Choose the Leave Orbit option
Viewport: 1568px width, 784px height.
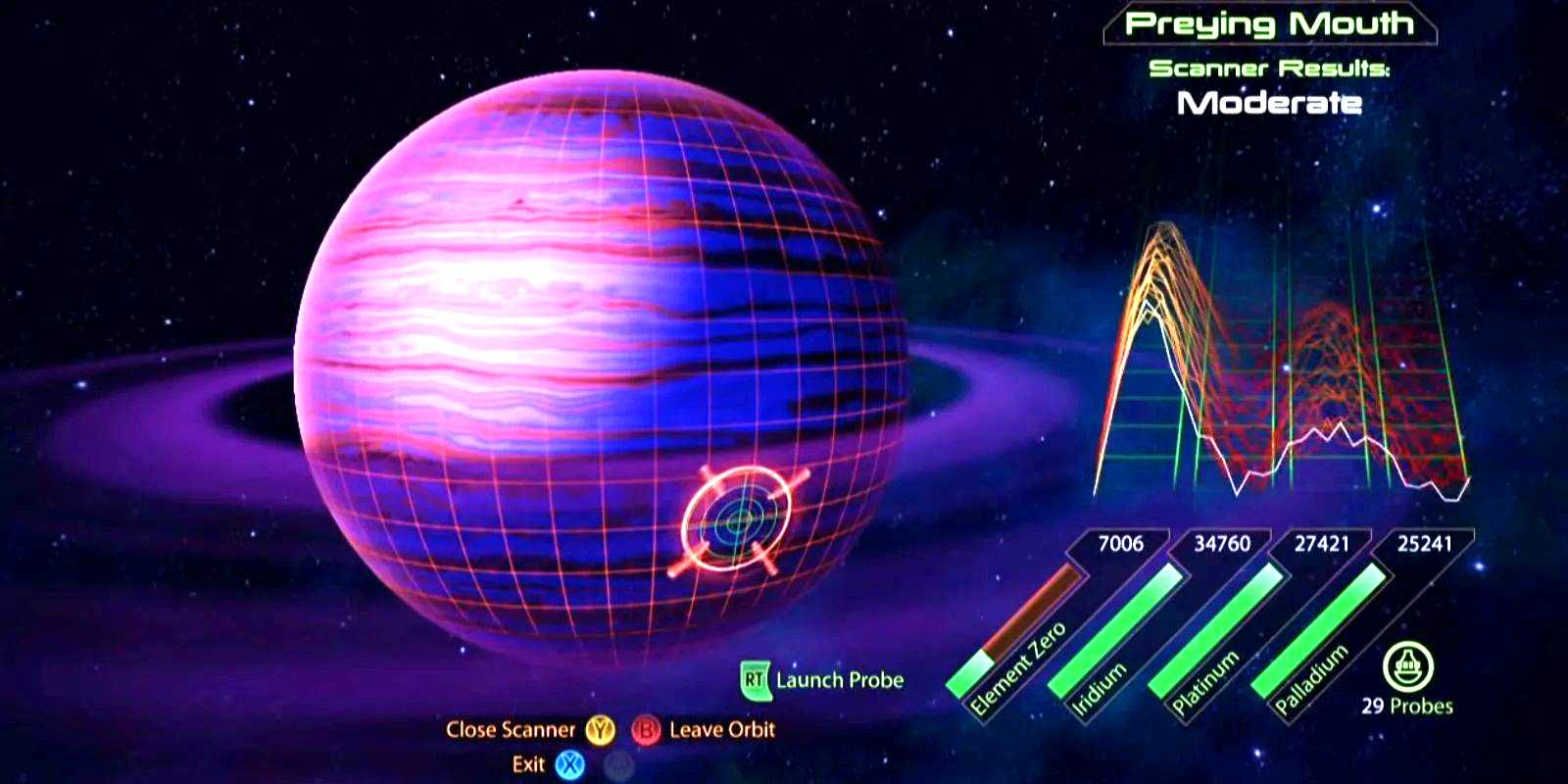721,730
